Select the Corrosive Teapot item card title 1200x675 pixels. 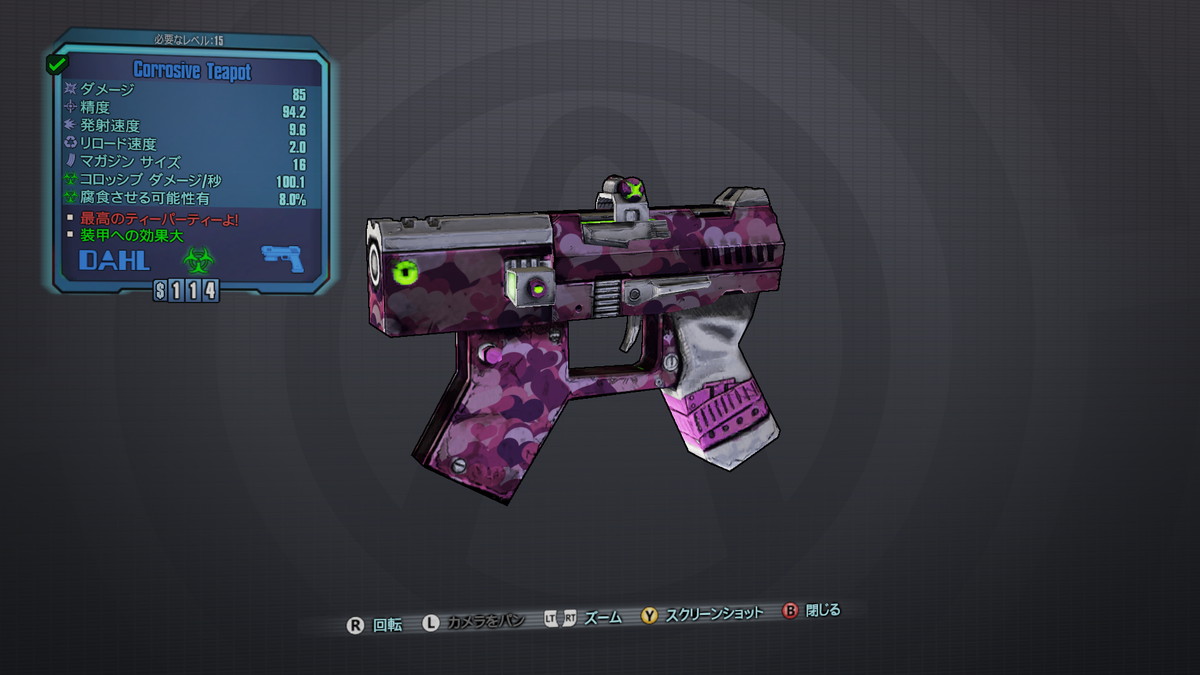[191, 71]
